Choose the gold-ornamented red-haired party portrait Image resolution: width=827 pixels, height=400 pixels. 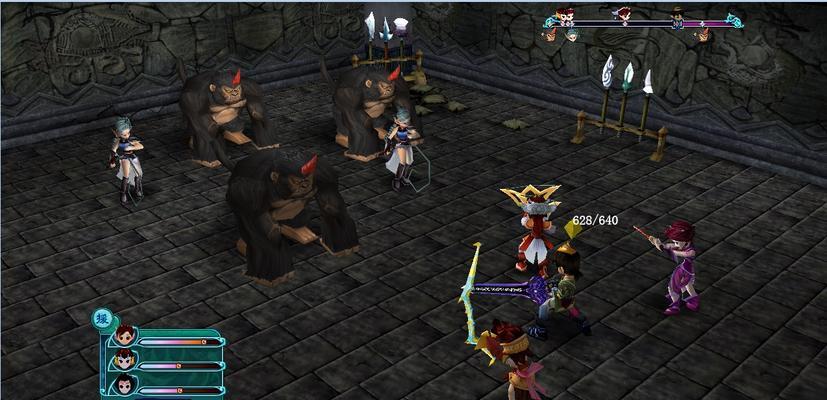(x=124, y=362)
